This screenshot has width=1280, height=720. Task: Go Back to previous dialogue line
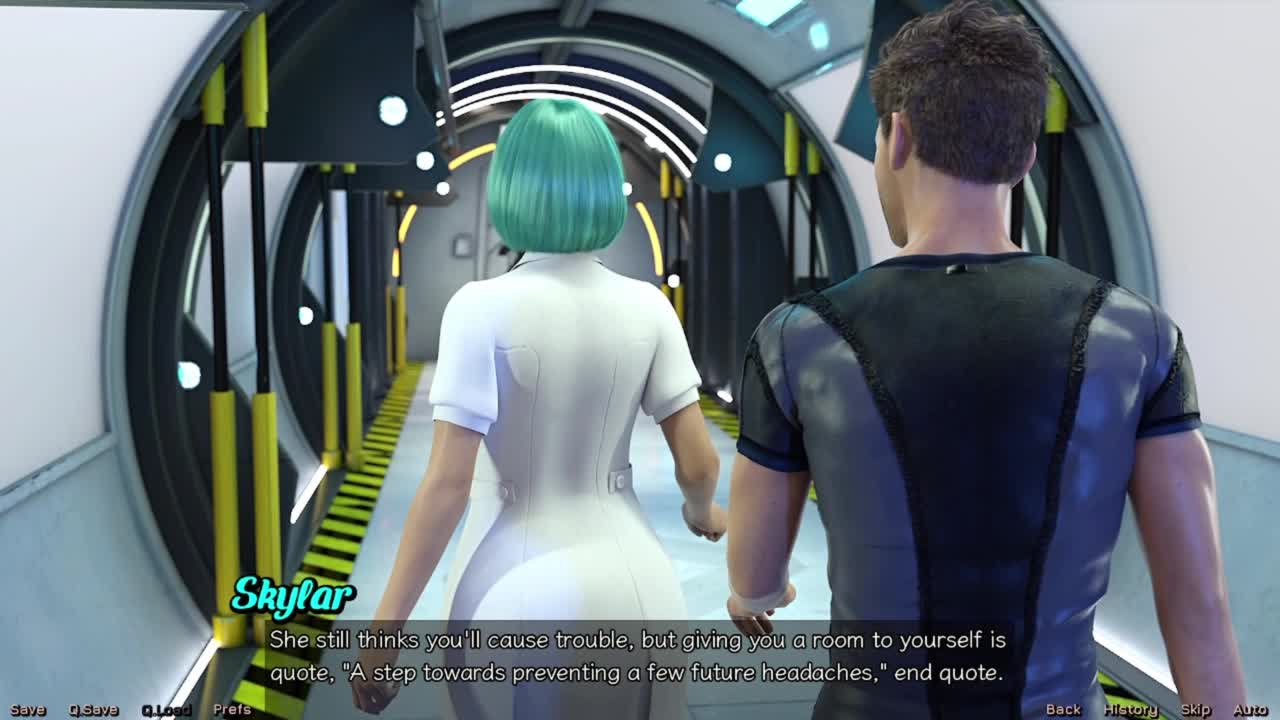[x=1063, y=710]
